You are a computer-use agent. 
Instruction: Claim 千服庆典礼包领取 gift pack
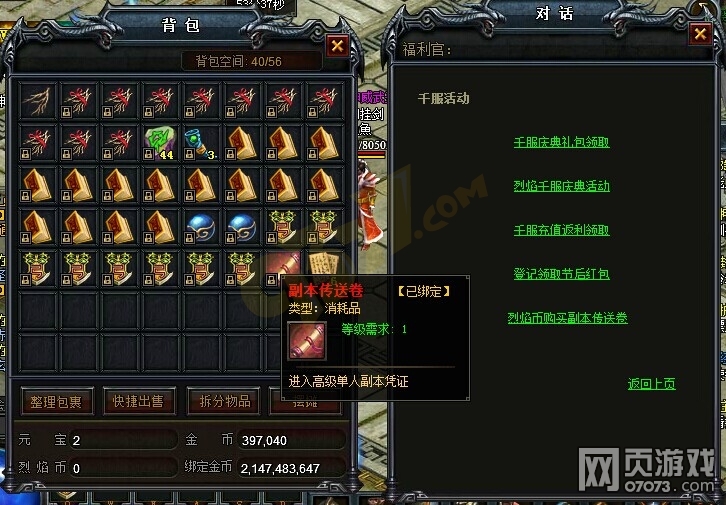[561, 142]
